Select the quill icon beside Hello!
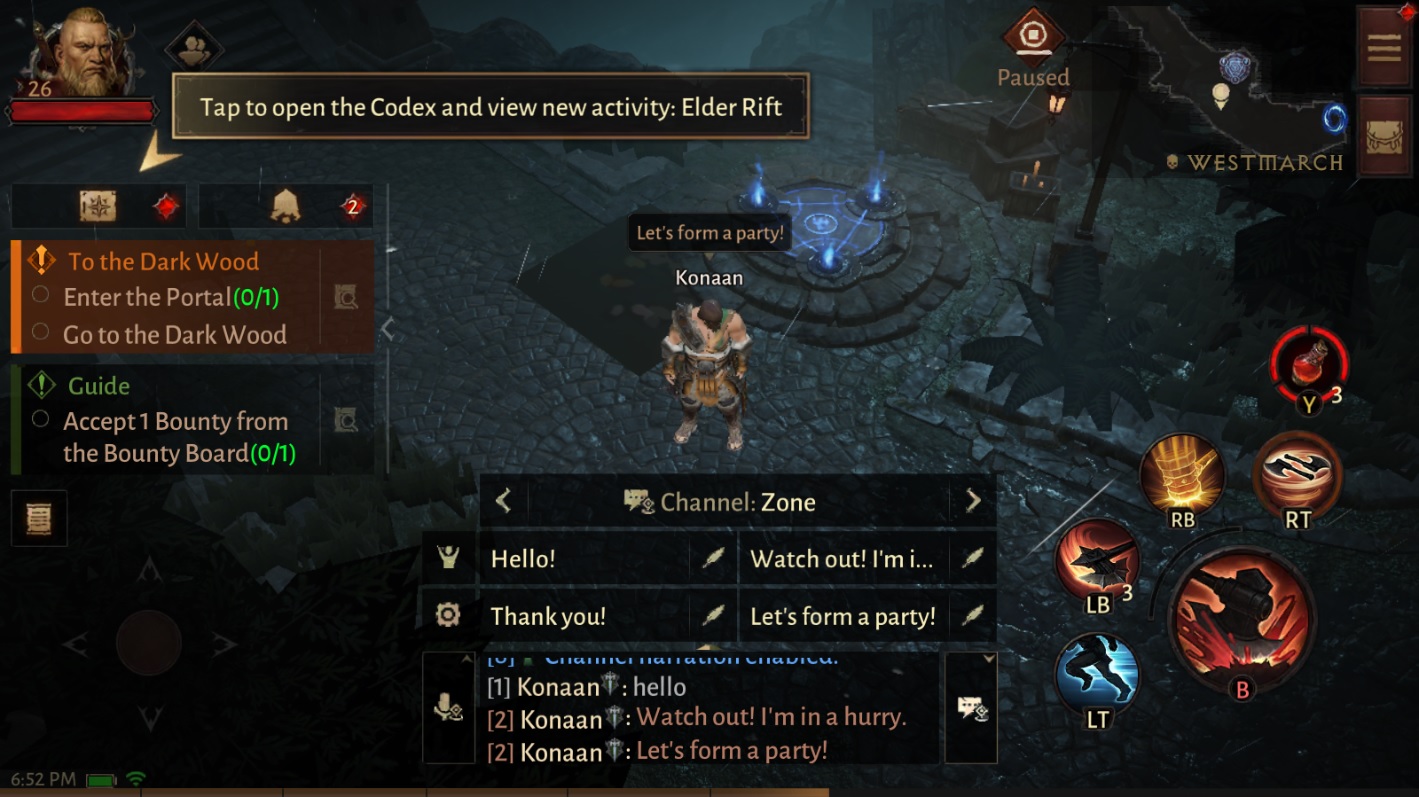 (x=713, y=559)
